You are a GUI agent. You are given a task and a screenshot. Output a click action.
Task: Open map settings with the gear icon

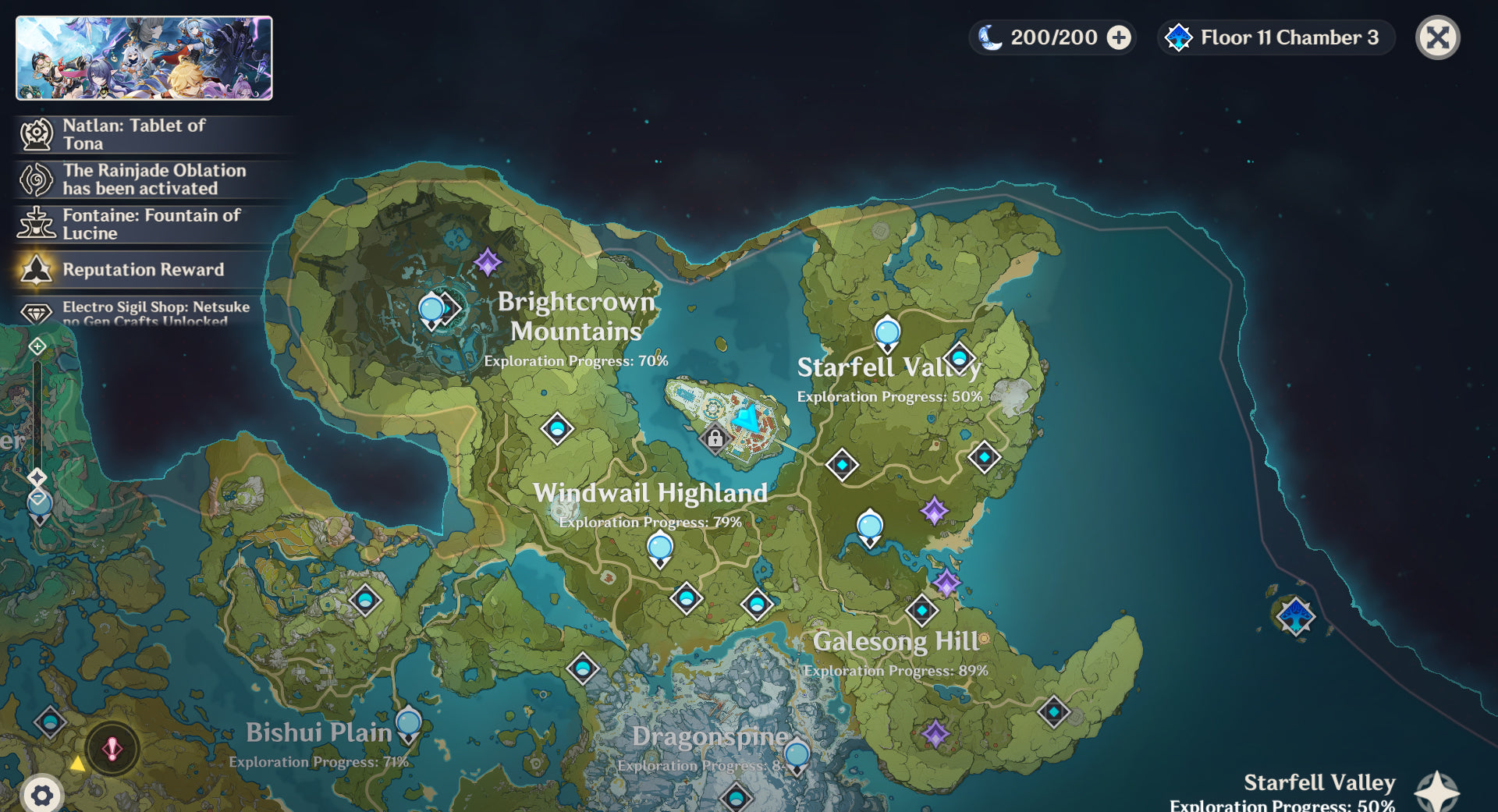(x=41, y=795)
